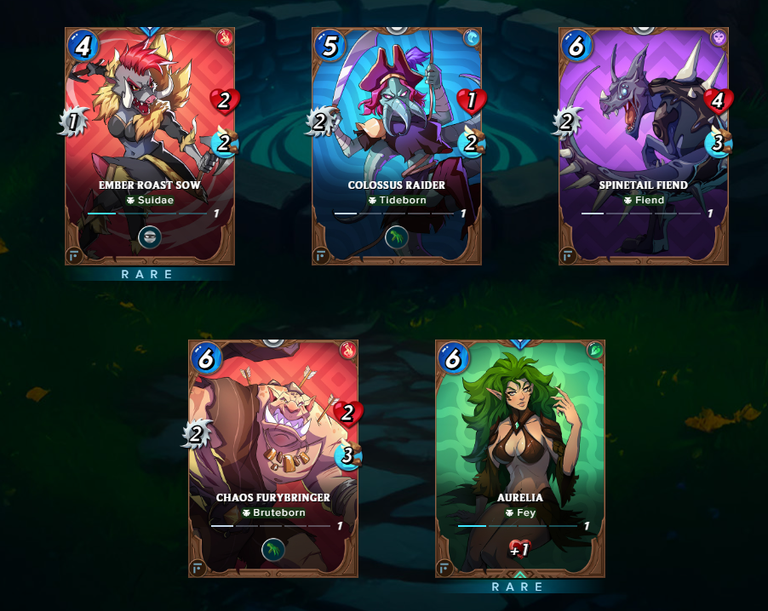Inspect the green ability icon on Colossus Raider
Screen dimensions: 768x611
tap(397, 238)
